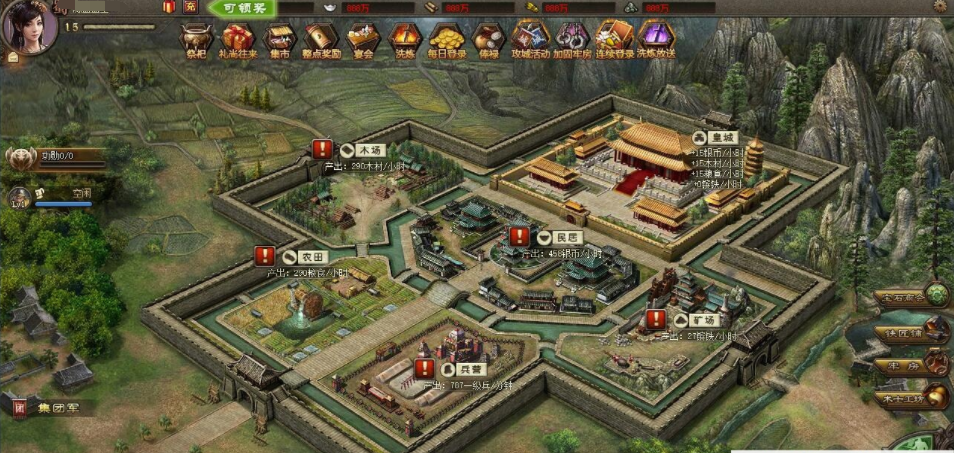Click the 充 recharge button
This screenshot has width=954, height=453.
click(191, 8)
